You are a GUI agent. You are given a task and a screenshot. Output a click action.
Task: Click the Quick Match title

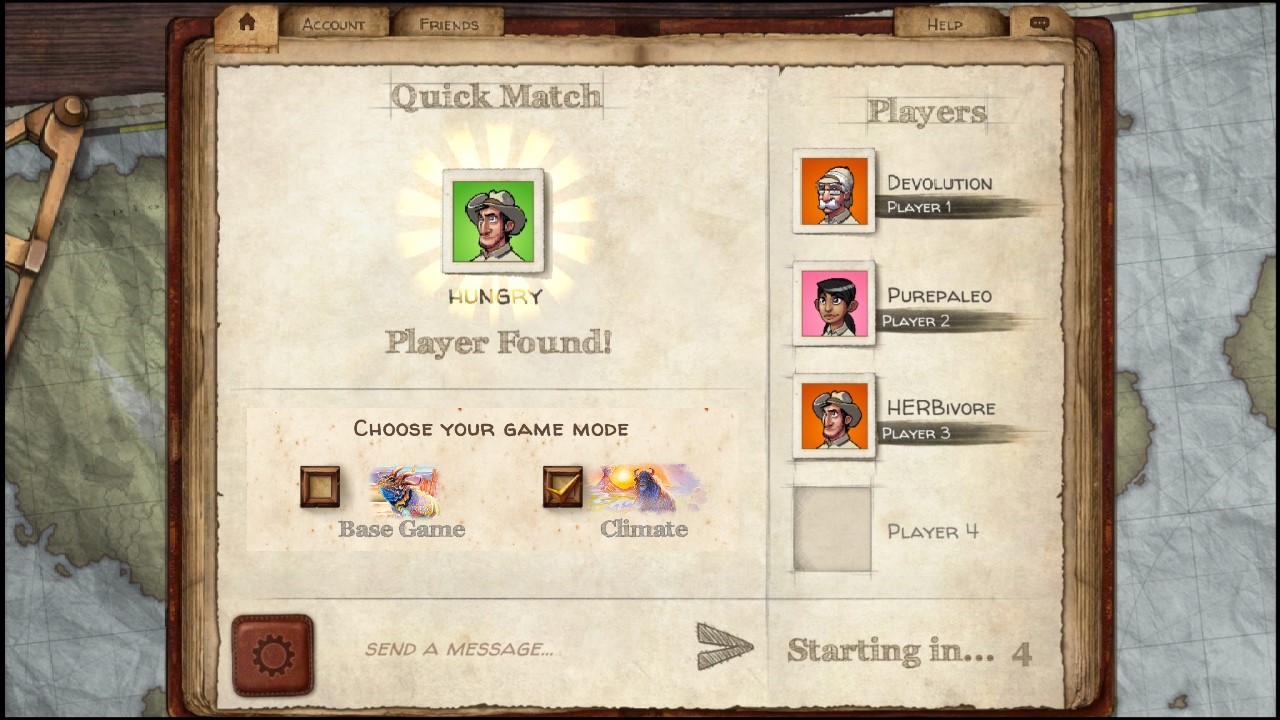[x=496, y=96]
